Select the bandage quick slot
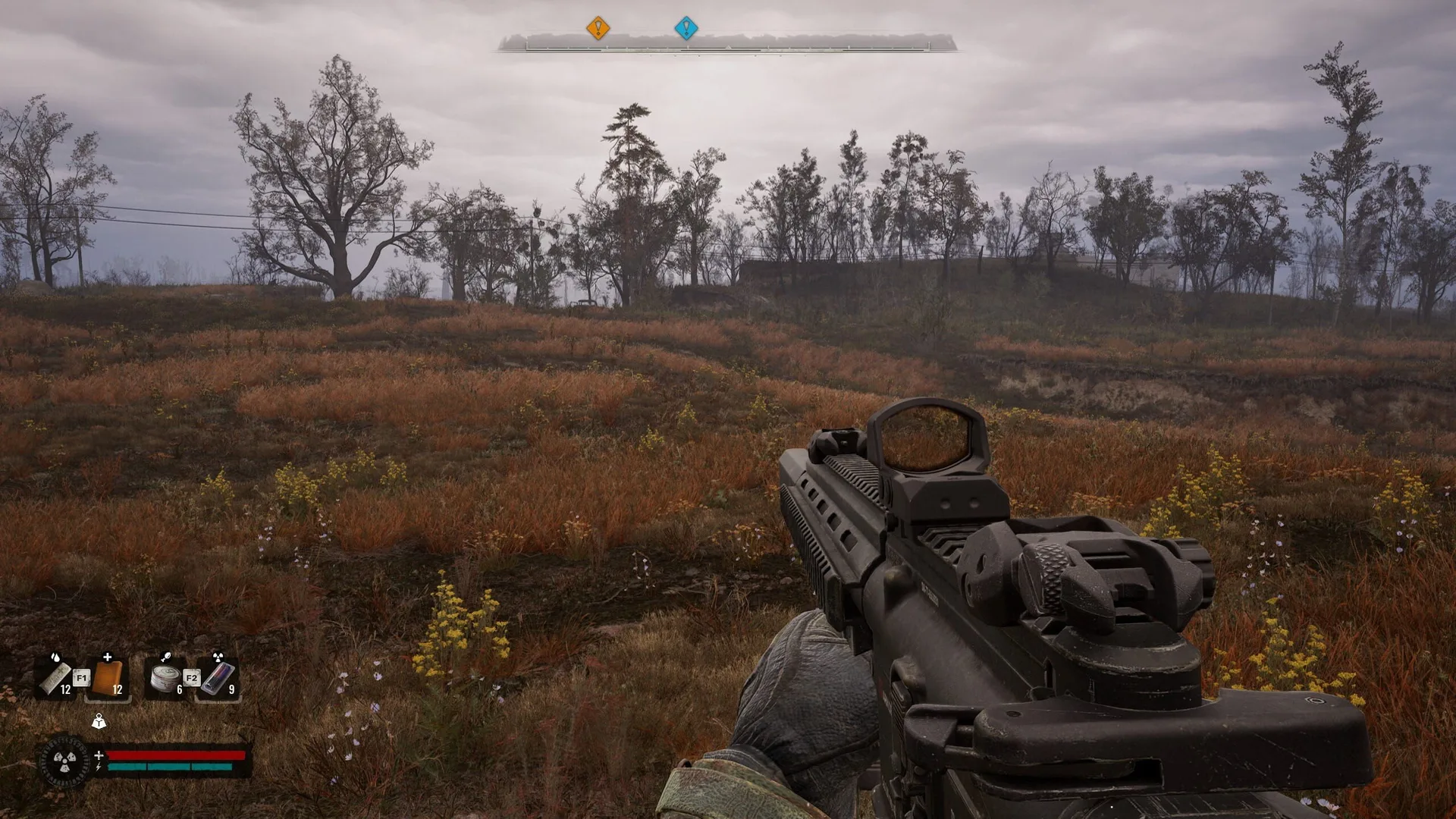The image size is (1456, 819). coord(56,677)
